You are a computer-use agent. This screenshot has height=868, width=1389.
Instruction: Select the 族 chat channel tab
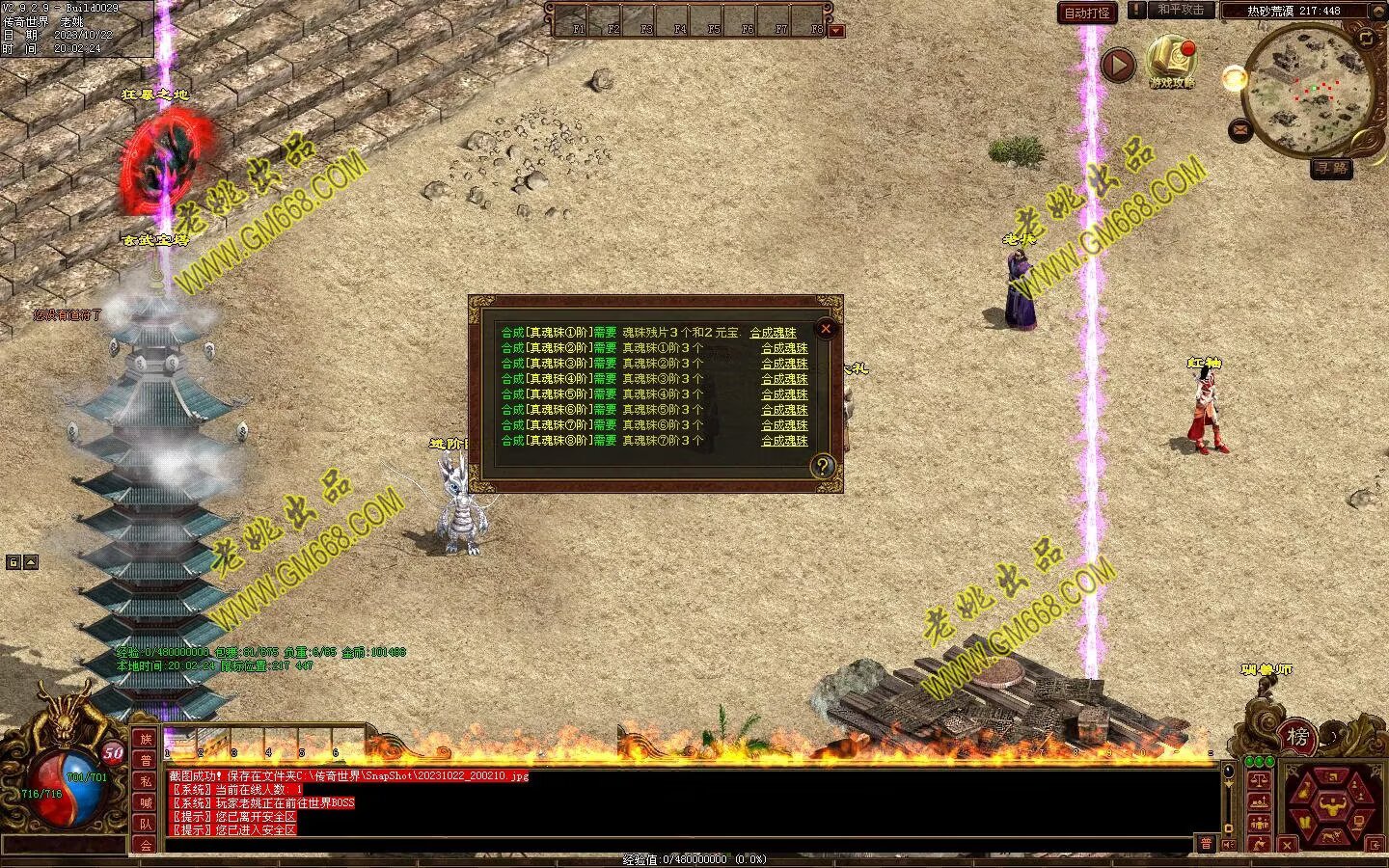[146, 740]
